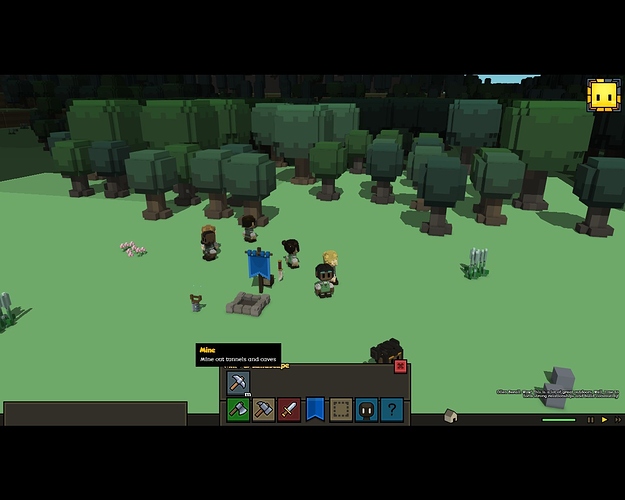Open the hammer build menu

click(263, 409)
